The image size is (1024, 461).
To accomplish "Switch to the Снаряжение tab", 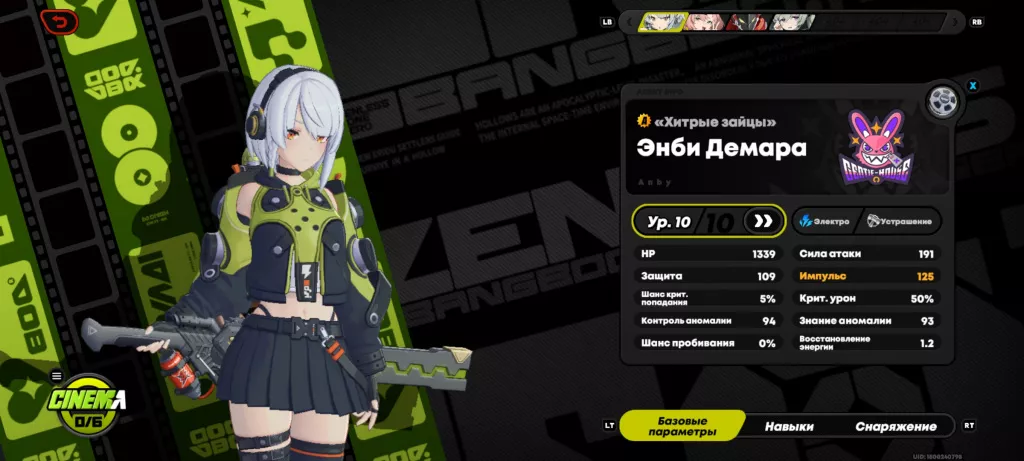I will [x=896, y=426].
